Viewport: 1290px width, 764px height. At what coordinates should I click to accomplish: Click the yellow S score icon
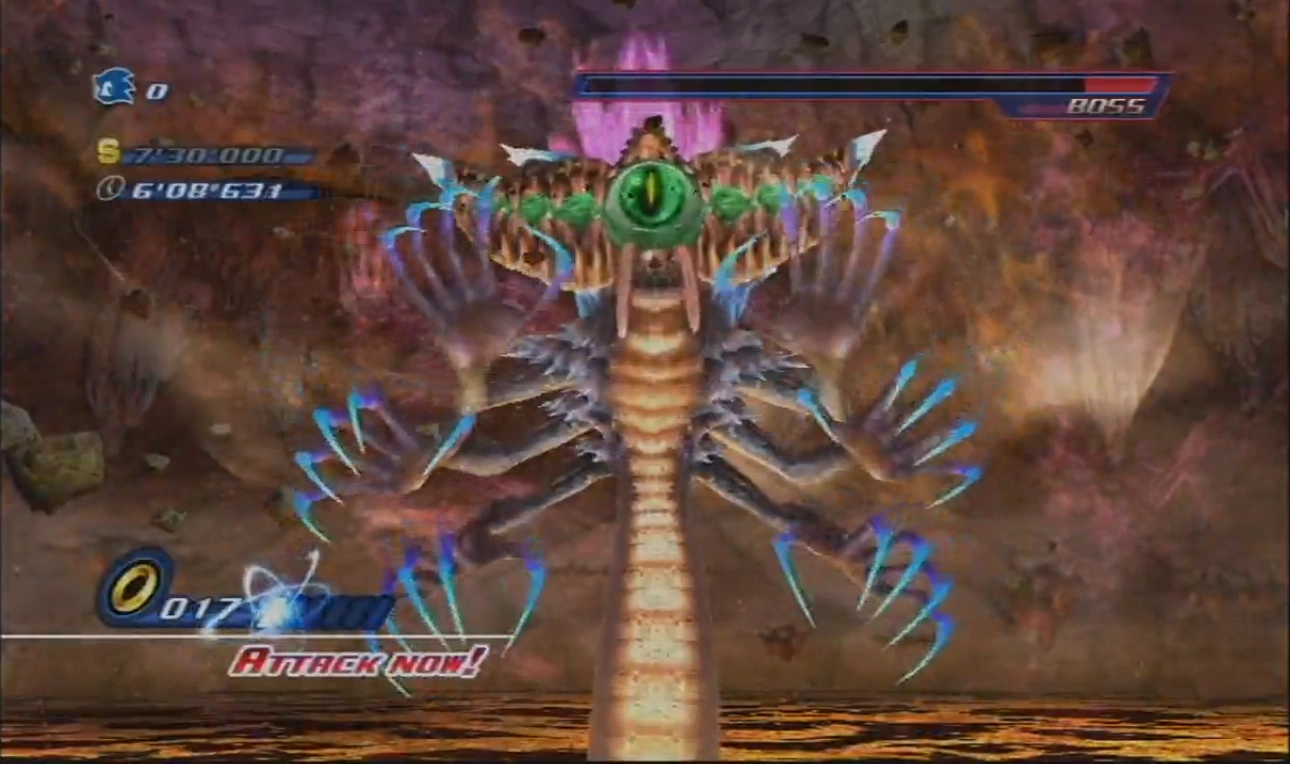click(108, 152)
